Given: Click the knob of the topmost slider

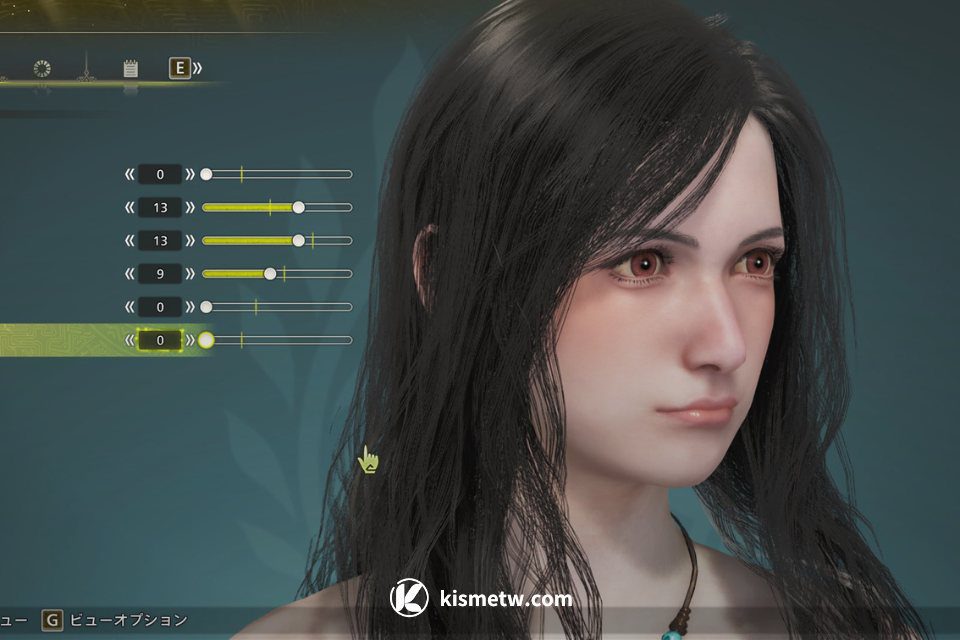Looking at the screenshot, I should pos(206,174).
